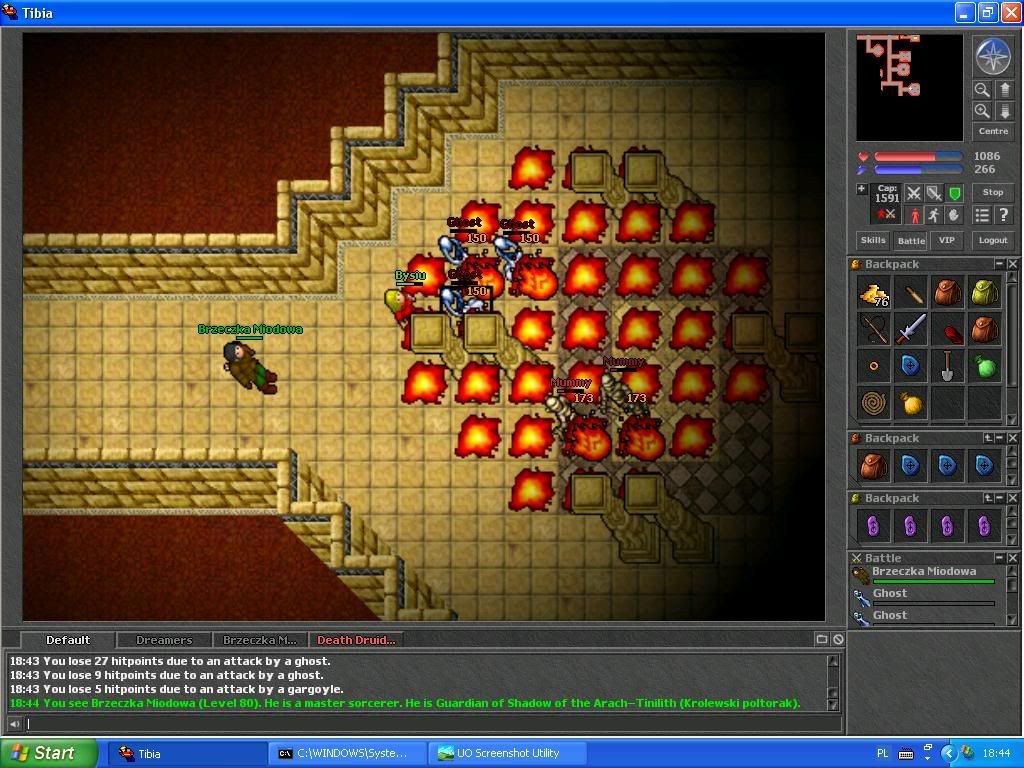Screen dimensions: 1024x768
Task: Switch to the Dreamers chat tab
Action: click(x=164, y=640)
